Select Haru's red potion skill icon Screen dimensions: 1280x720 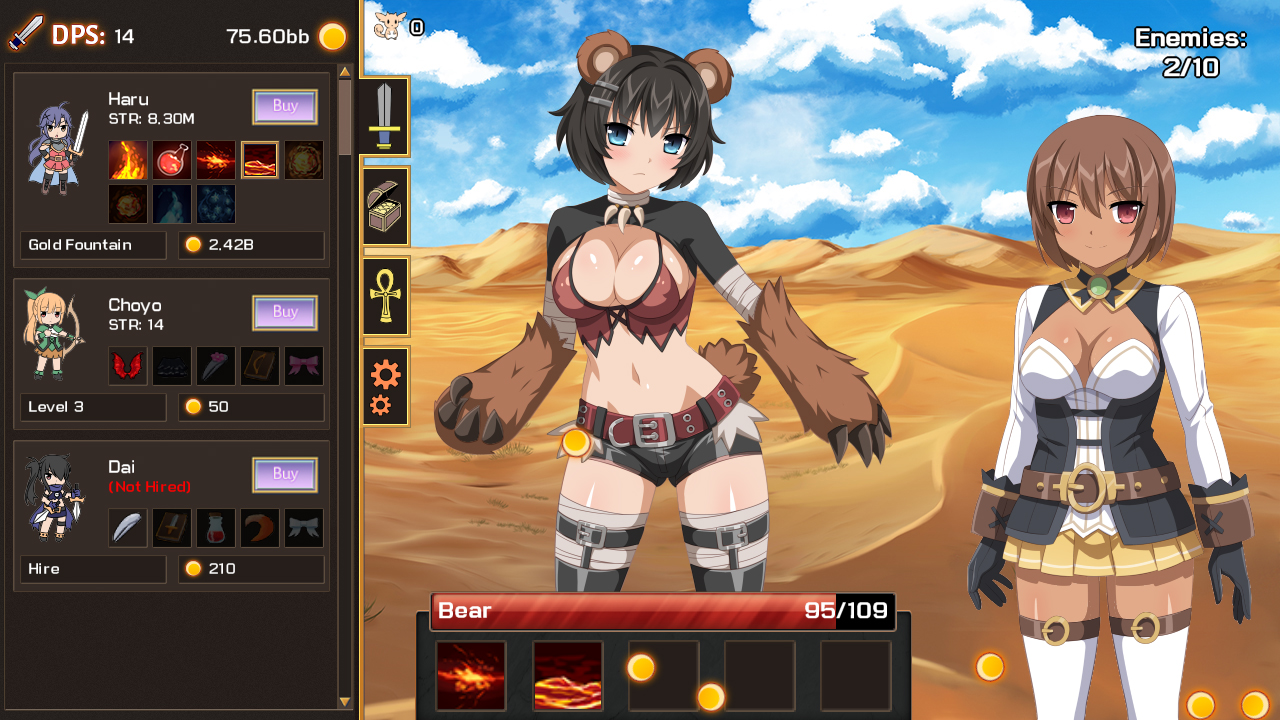click(x=171, y=160)
